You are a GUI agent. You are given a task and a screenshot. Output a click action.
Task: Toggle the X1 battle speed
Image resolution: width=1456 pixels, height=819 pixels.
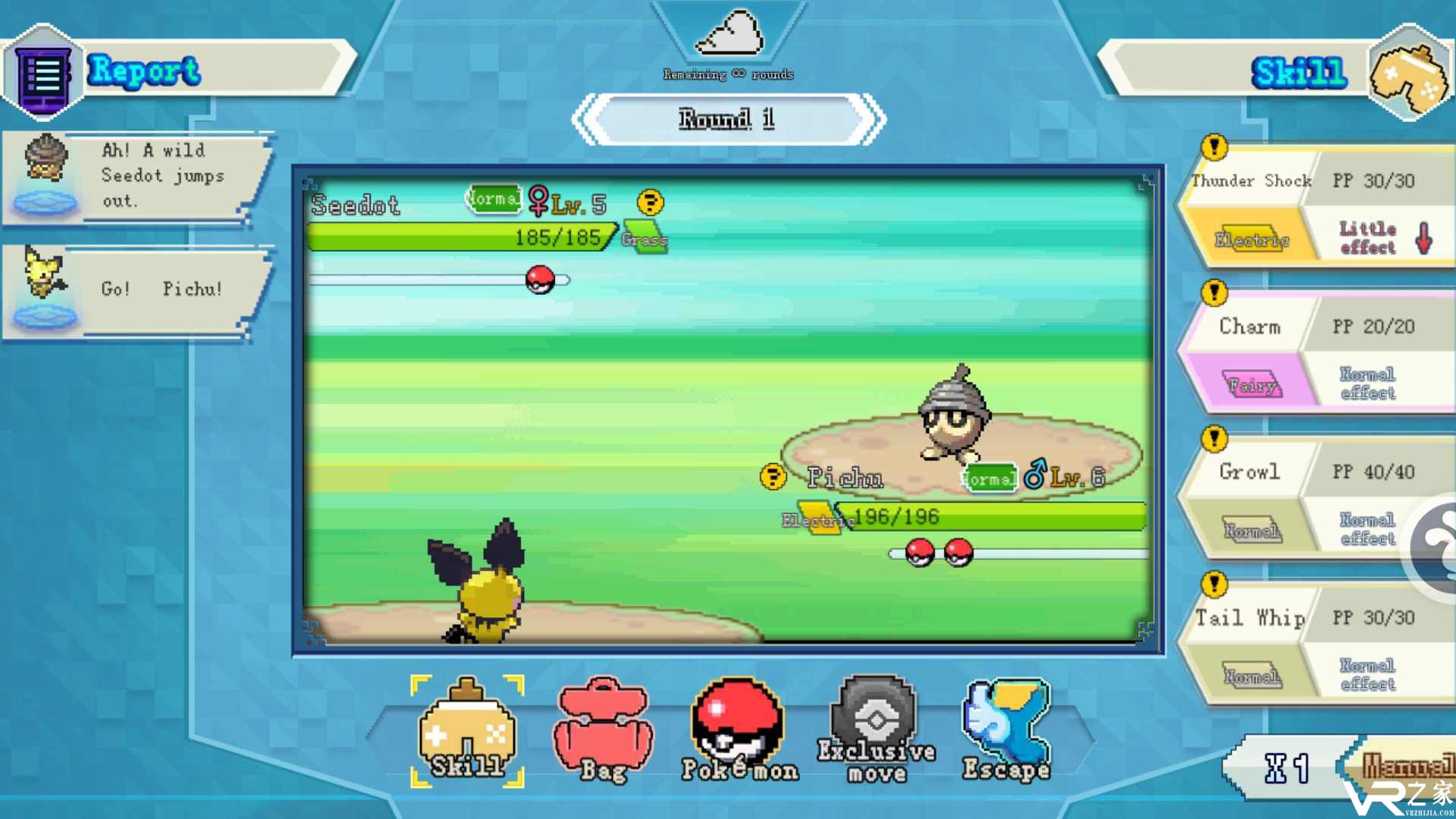click(x=1286, y=768)
